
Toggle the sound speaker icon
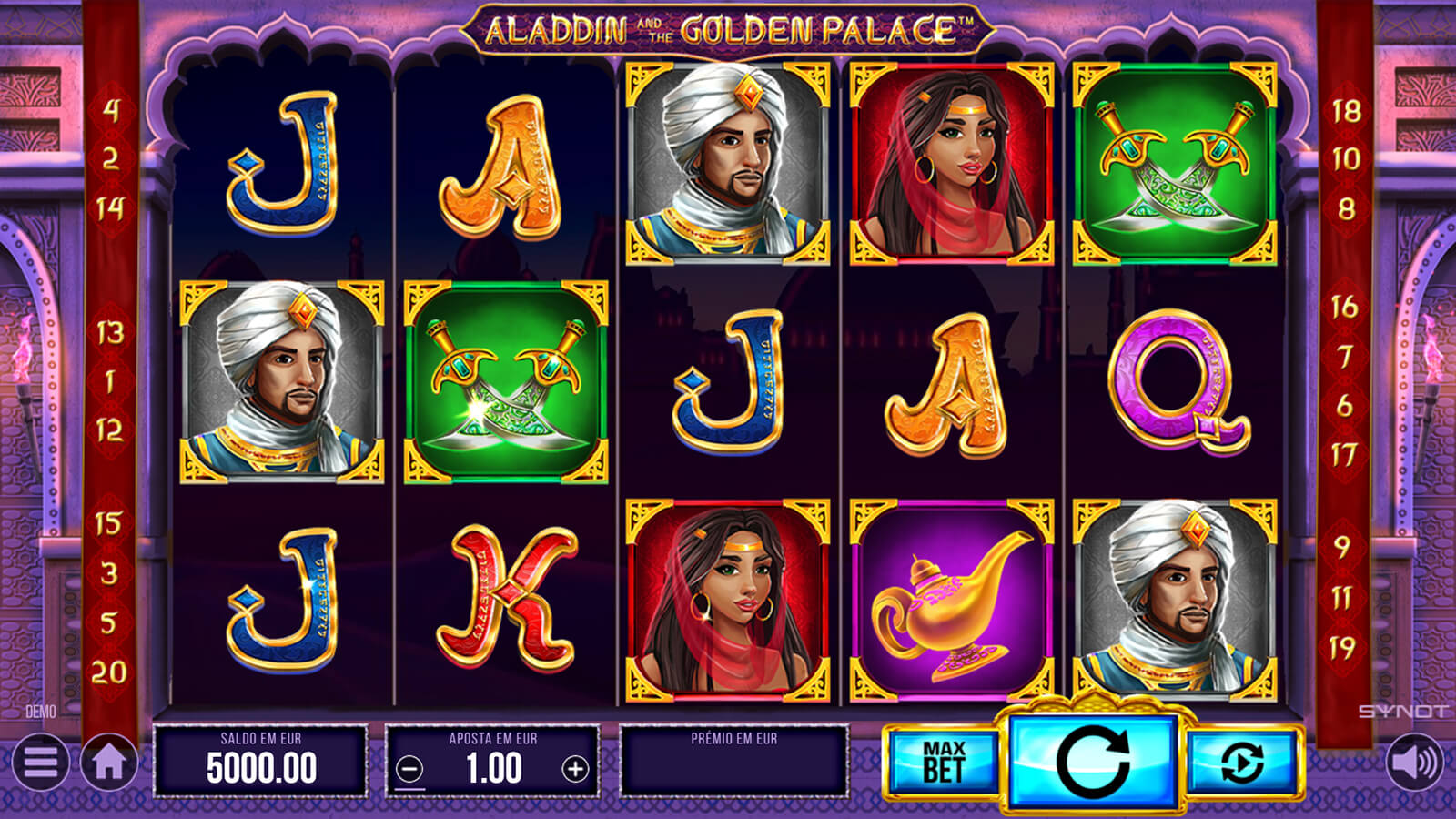point(1414,763)
